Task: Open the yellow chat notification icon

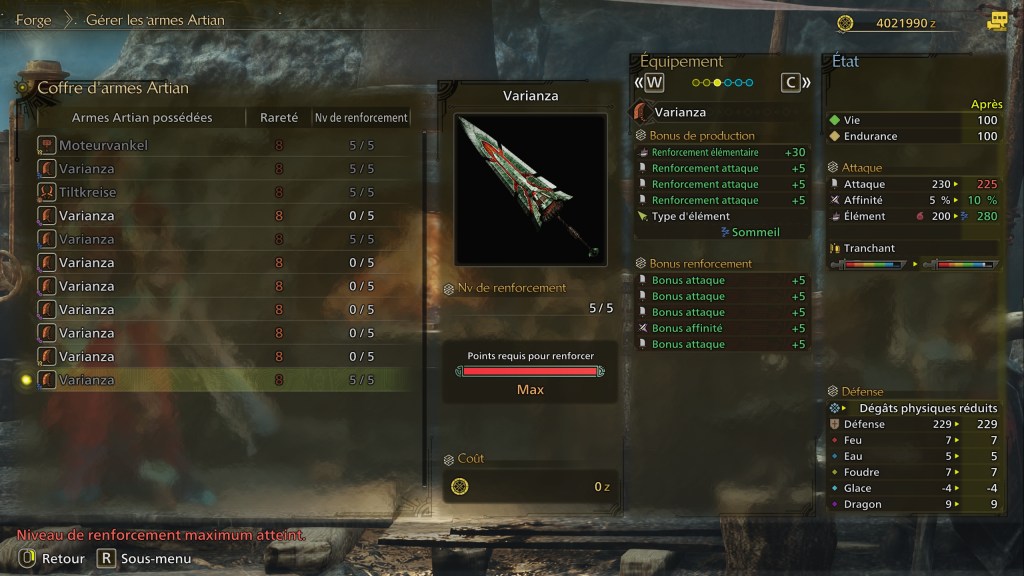Action: click(996, 21)
